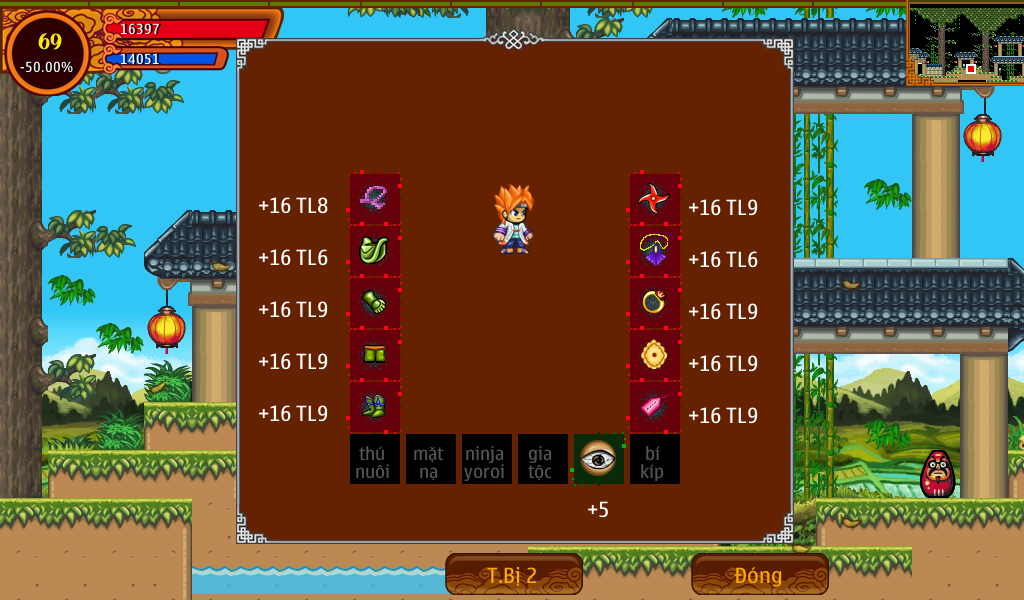Select the red shuriken weapon slot
Image resolution: width=1024 pixels, height=600 pixels.
point(654,199)
